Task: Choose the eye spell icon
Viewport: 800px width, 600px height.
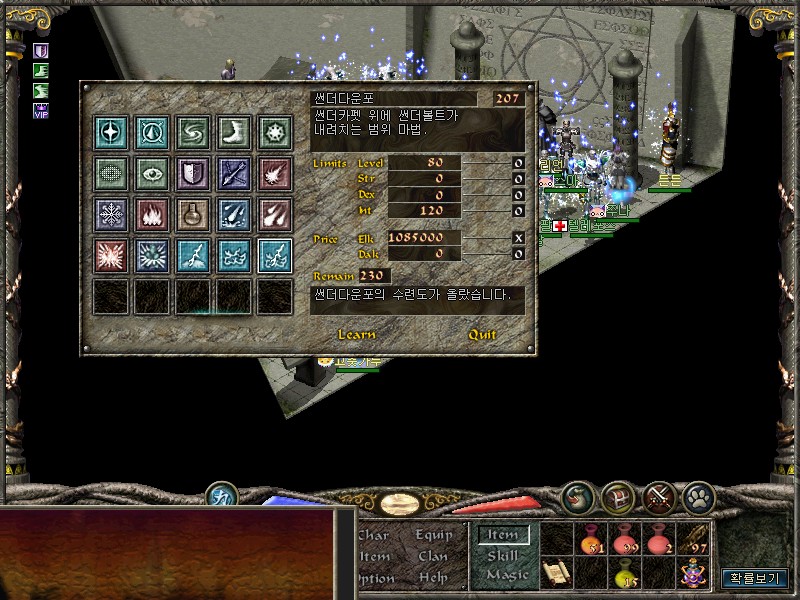Action: coord(152,174)
